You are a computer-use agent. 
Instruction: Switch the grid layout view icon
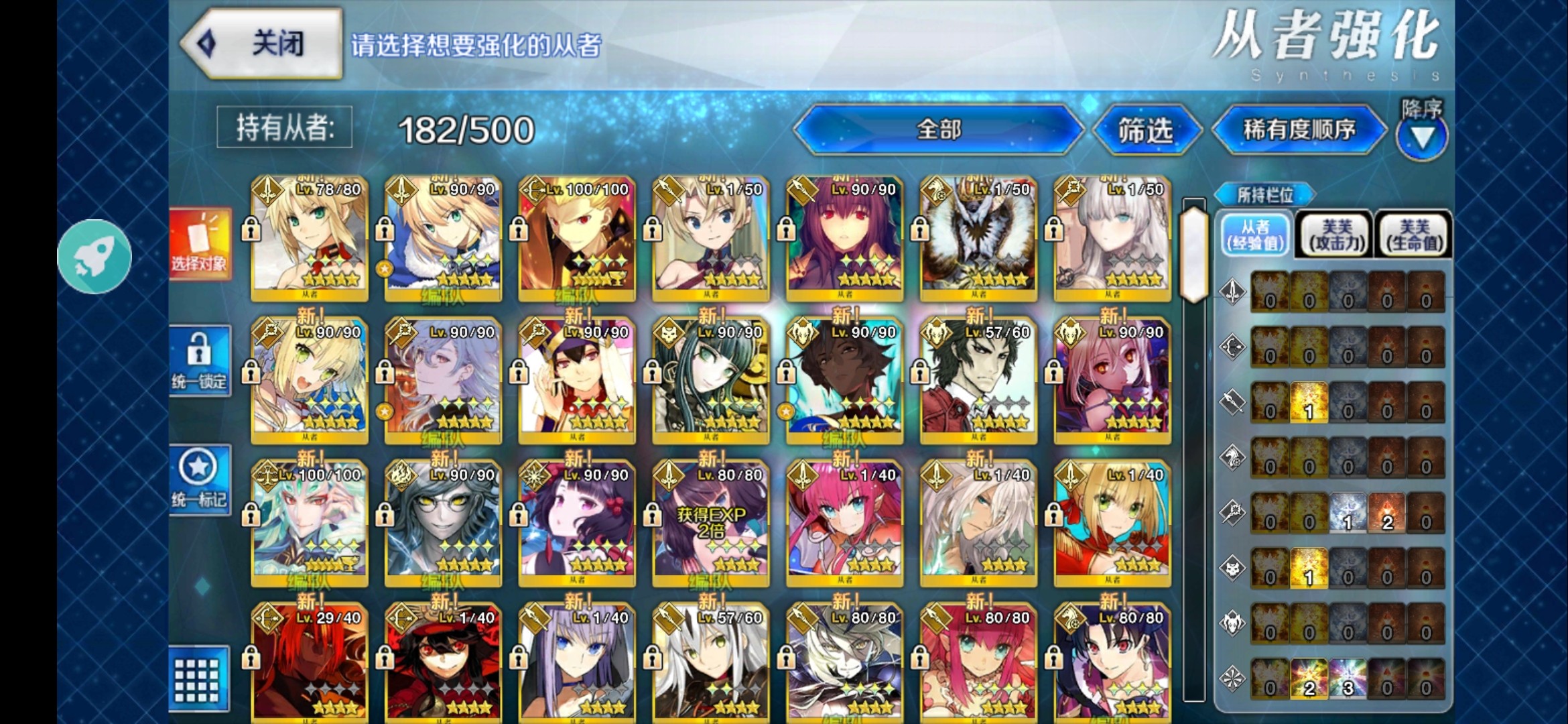(198, 679)
